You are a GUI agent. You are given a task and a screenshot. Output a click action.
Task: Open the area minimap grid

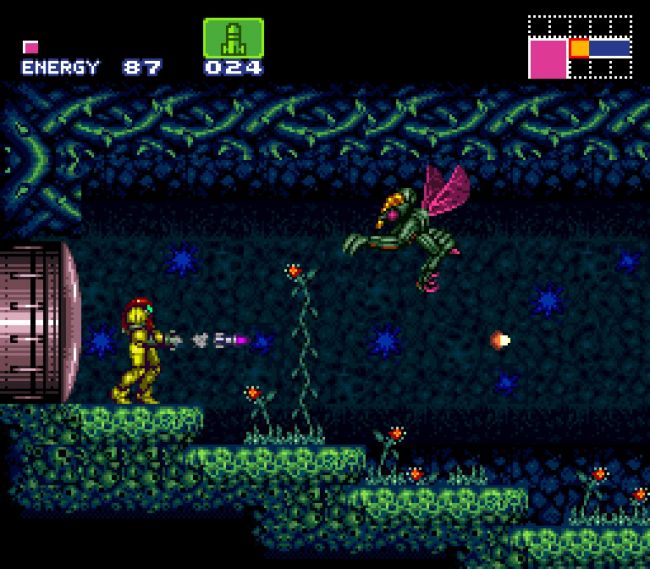[x=580, y=46]
